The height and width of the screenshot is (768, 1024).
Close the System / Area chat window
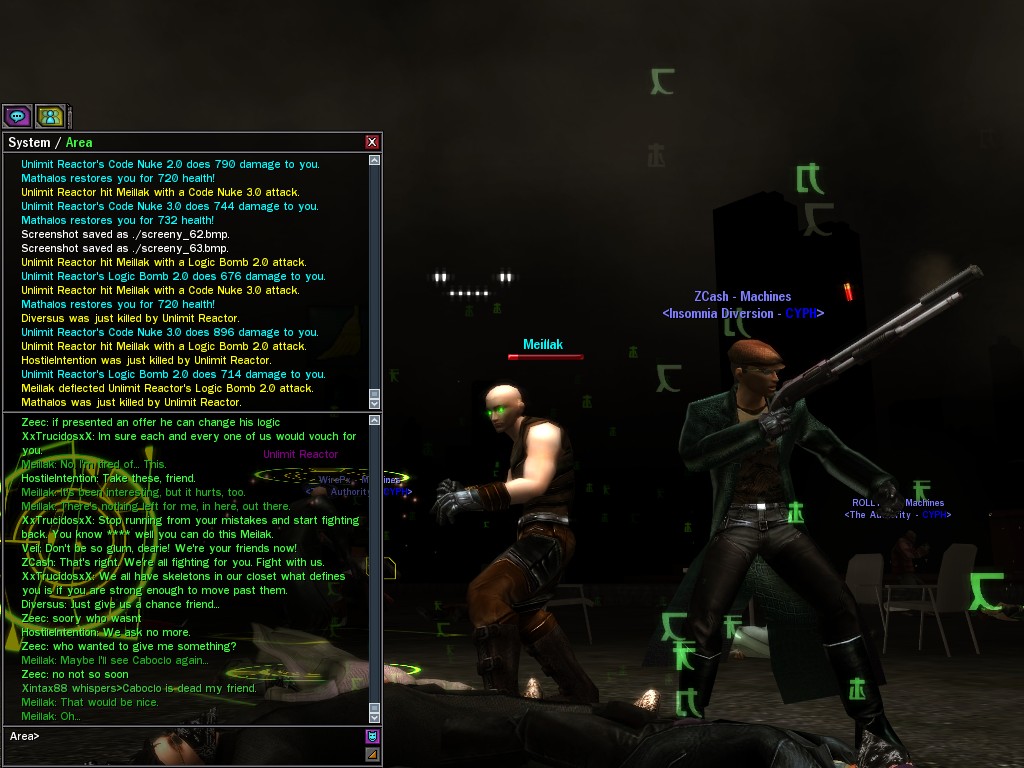pos(372,142)
